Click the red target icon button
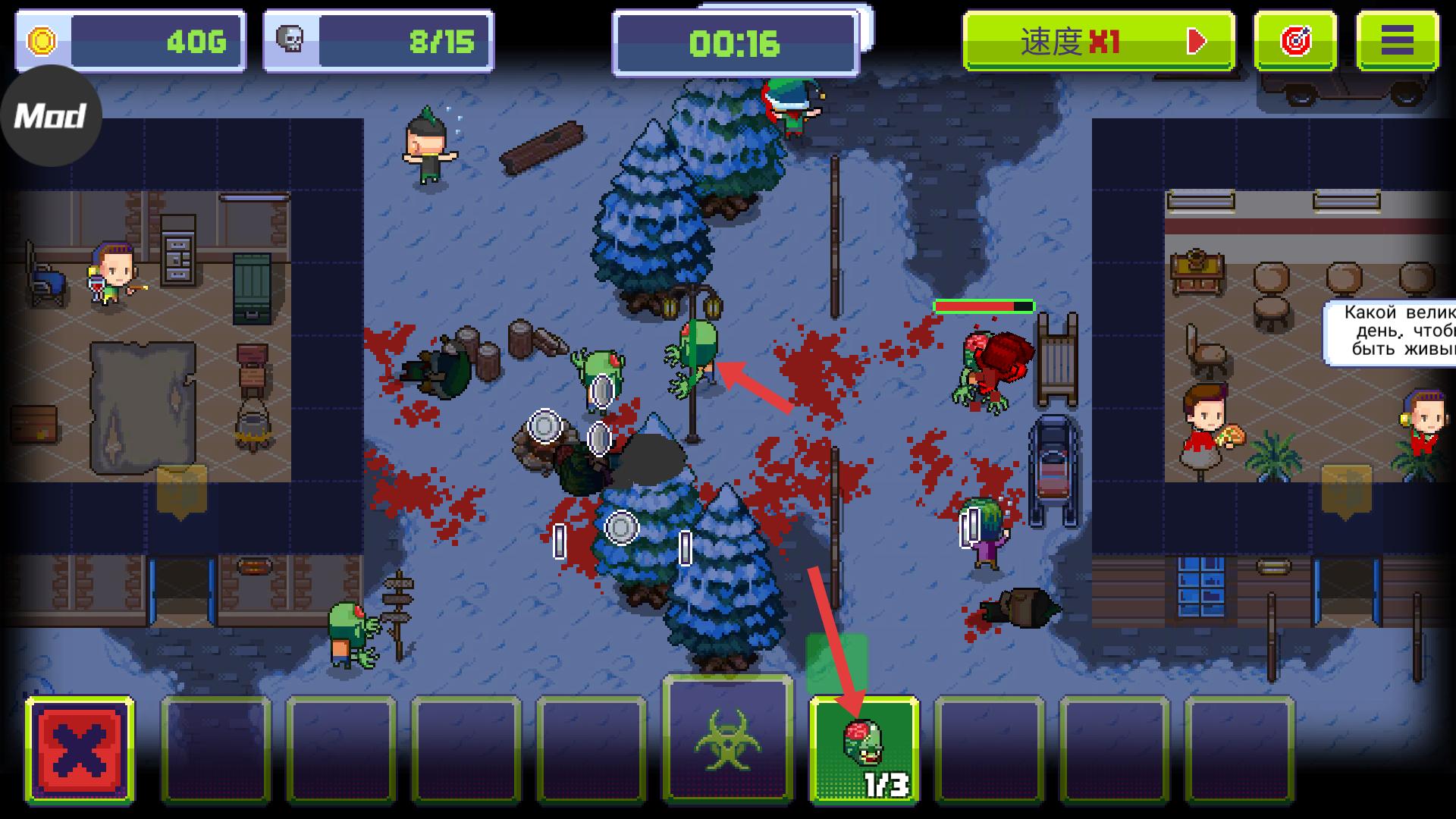This screenshot has height=819, width=1456. (1295, 41)
